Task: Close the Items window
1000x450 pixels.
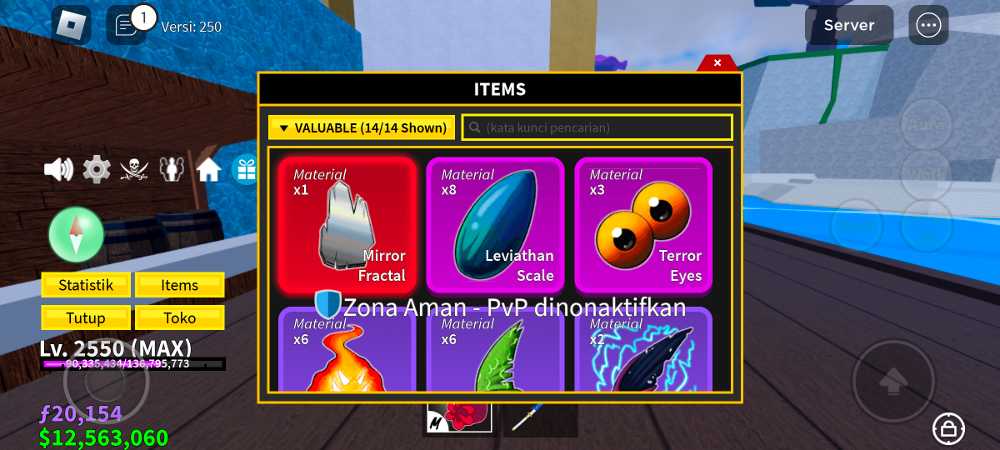Action: (716, 63)
